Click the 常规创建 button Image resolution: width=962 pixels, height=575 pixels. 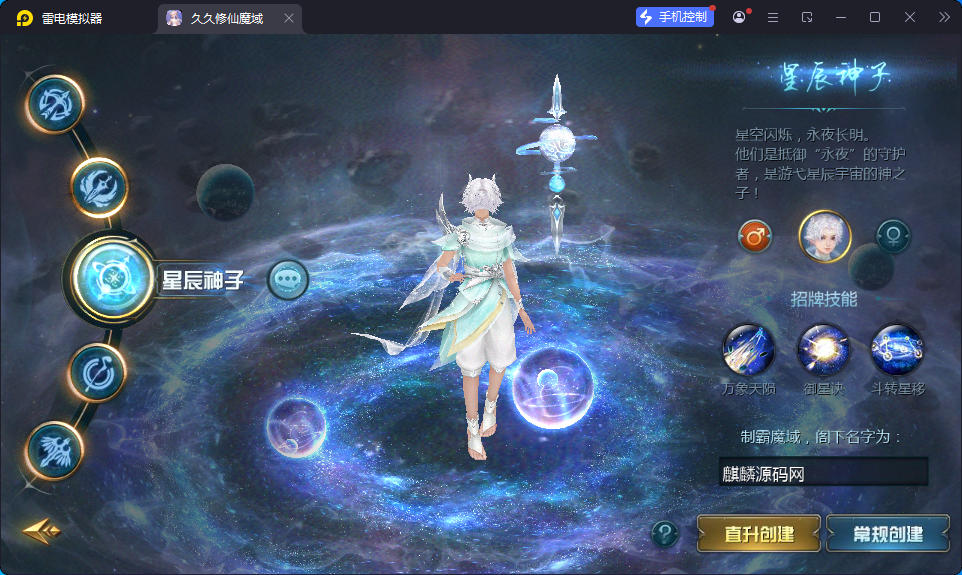(888, 534)
